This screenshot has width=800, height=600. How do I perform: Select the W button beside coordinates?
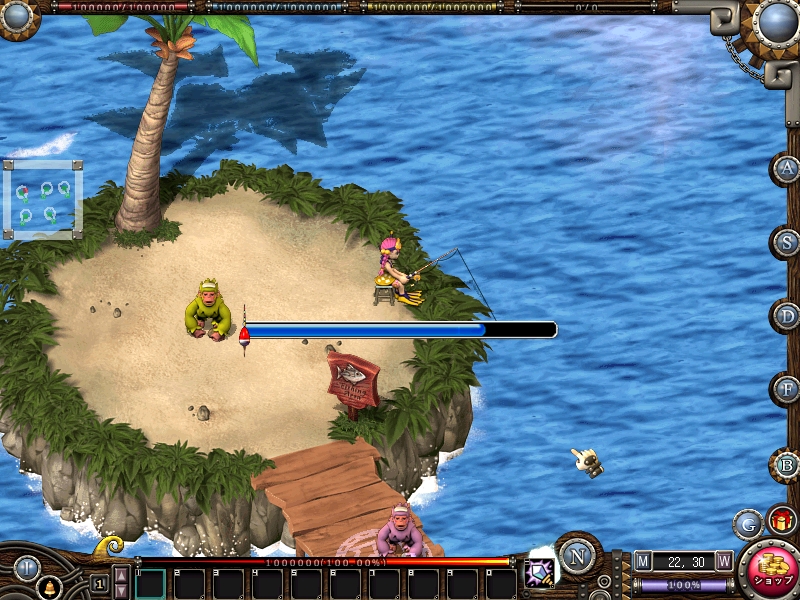tap(723, 561)
